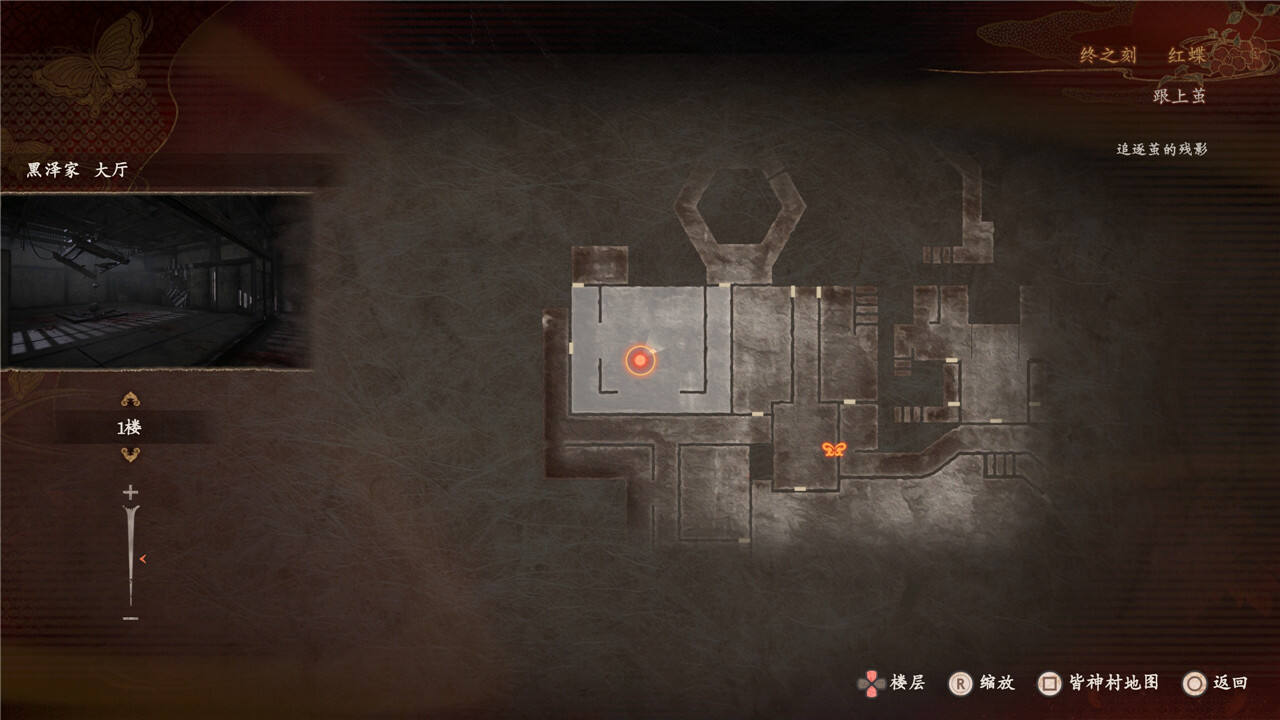
Task: Go up one floor with the up arrow
Action: point(130,401)
